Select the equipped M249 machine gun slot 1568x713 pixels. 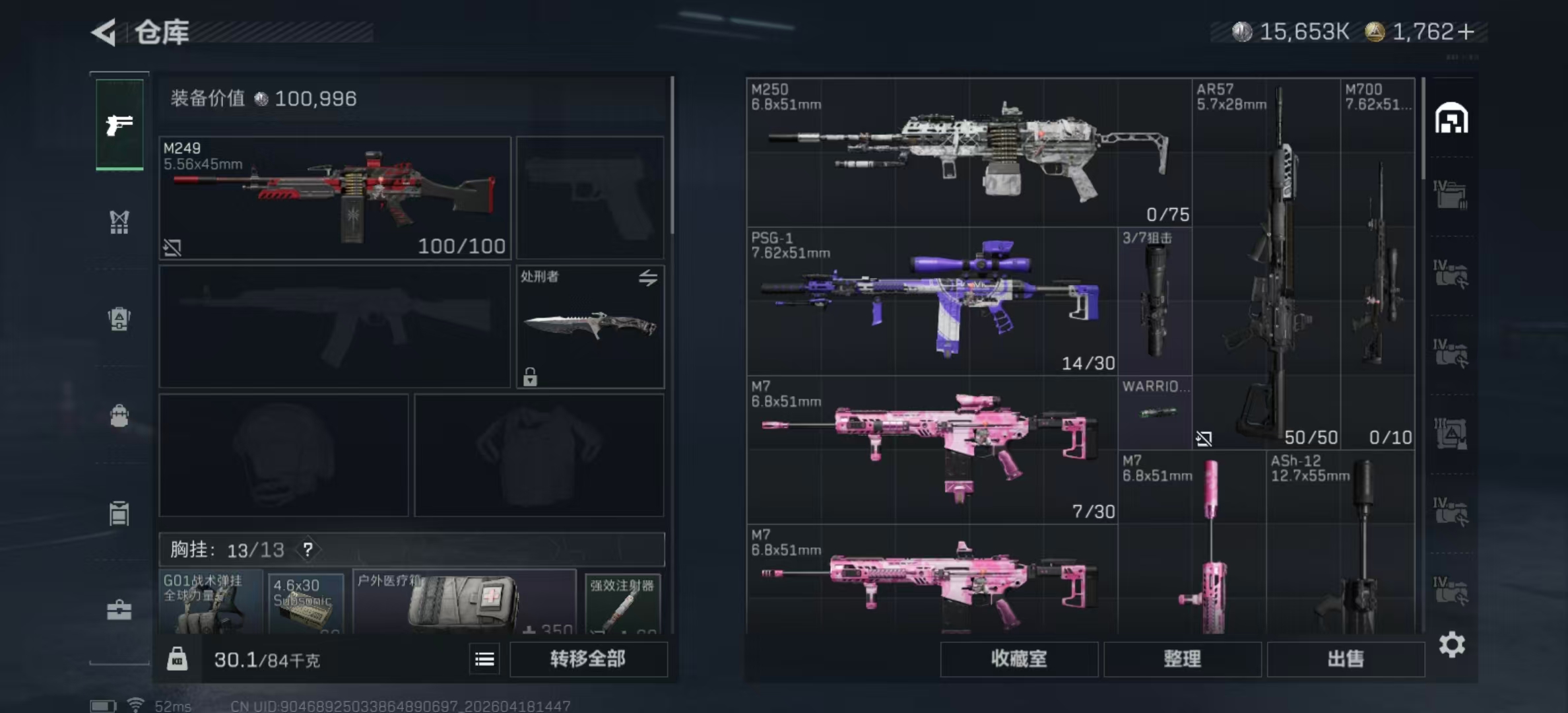(335, 197)
